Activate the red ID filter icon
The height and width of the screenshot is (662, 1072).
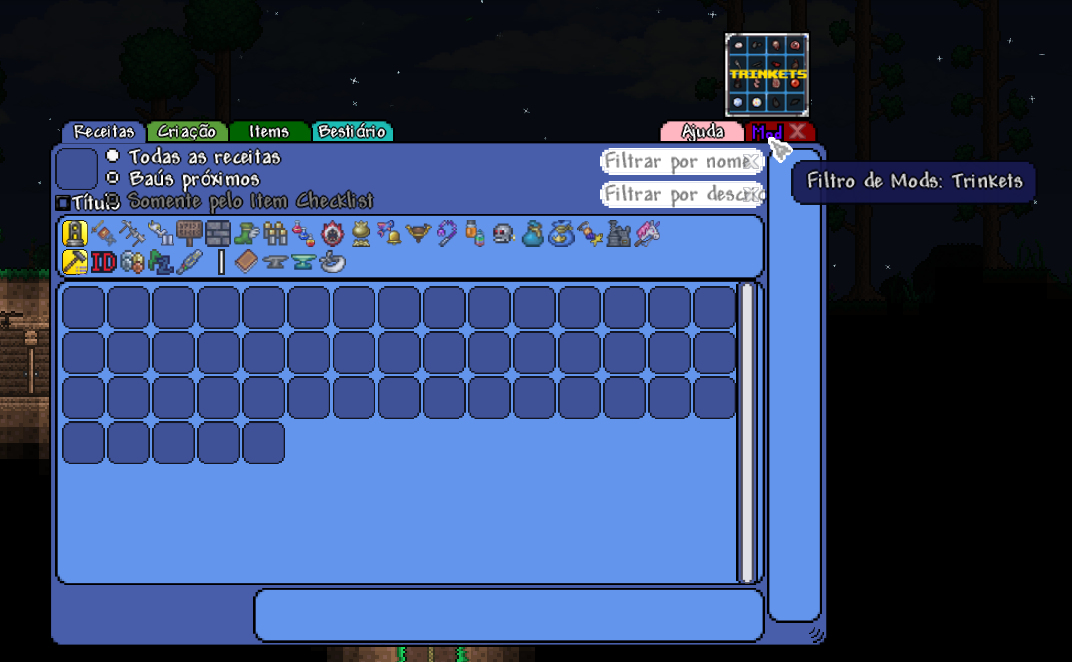click(104, 262)
